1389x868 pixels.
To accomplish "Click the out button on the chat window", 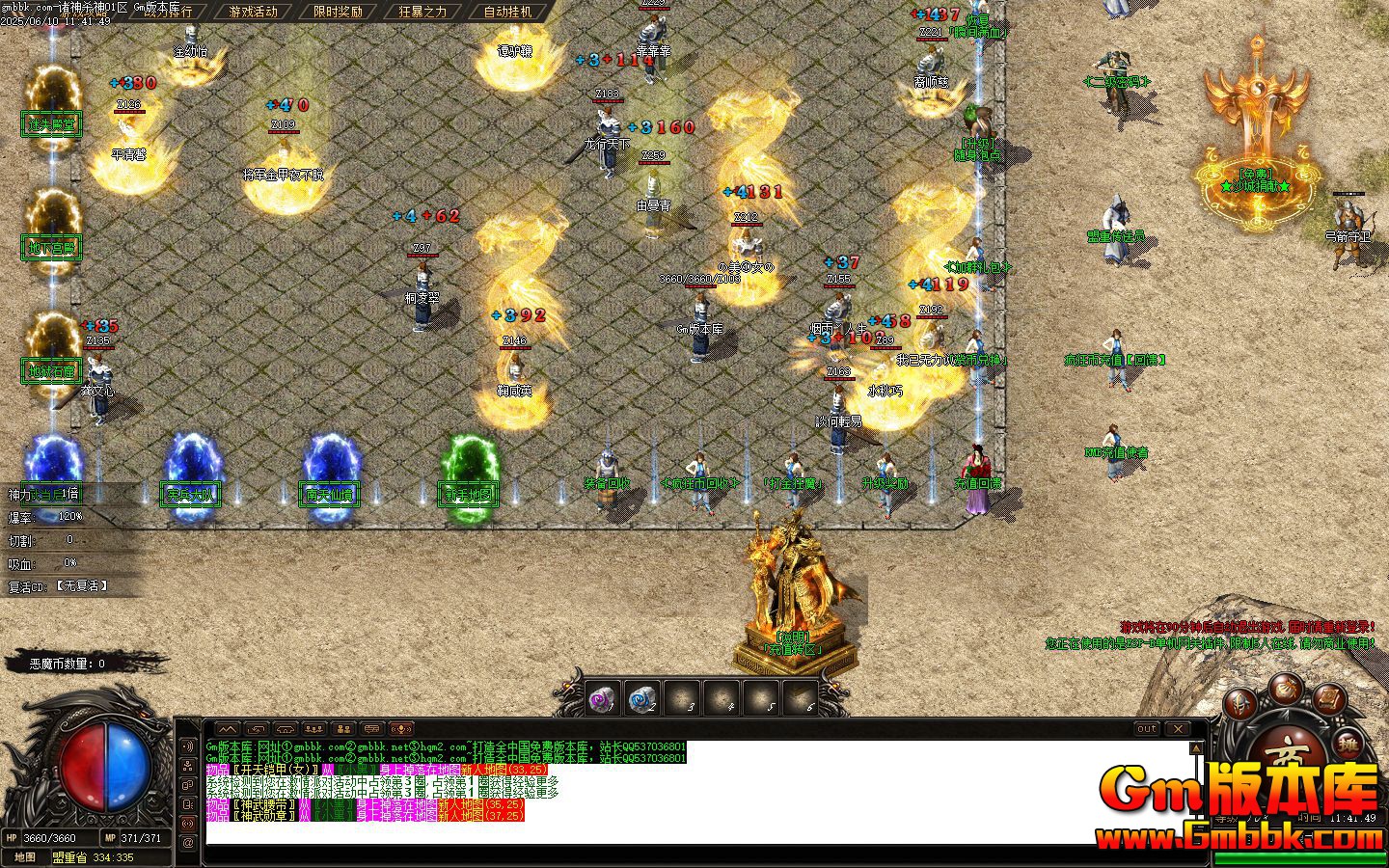I will (x=1148, y=728).
